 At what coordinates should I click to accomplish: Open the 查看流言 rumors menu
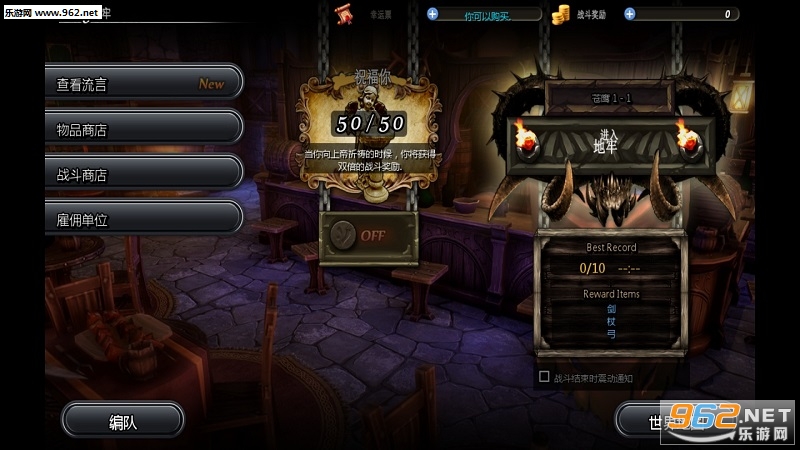pyautogui.click(x=142, y=84)
